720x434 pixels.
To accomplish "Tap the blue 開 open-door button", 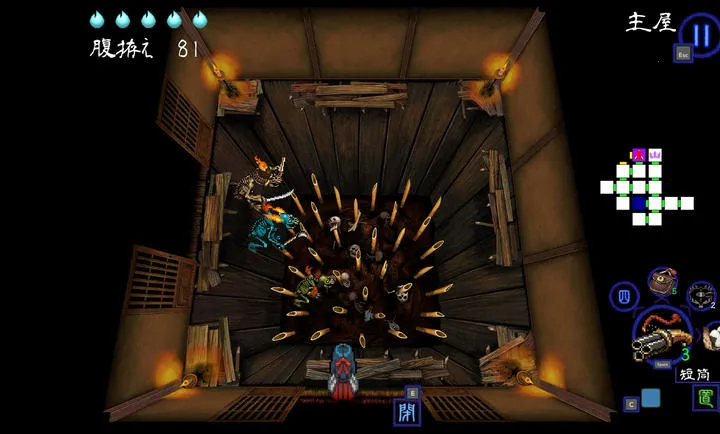I will point(408,411).
